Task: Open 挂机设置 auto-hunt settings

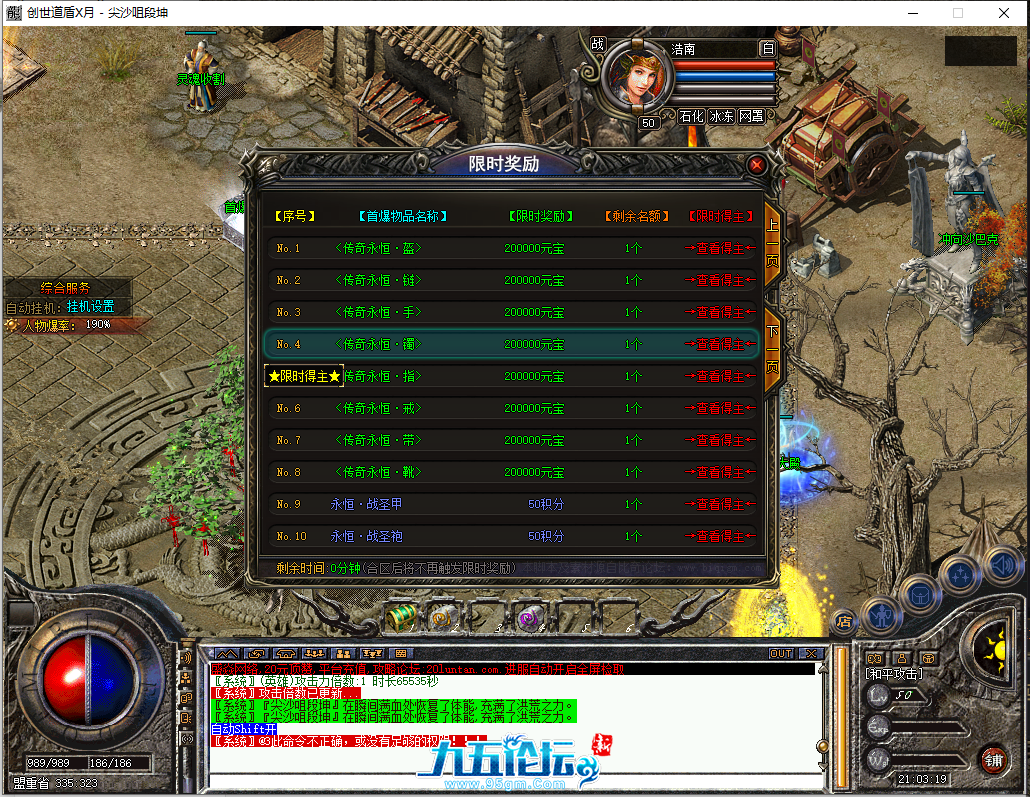Action: pyautogui.click(x=91, y=306)
